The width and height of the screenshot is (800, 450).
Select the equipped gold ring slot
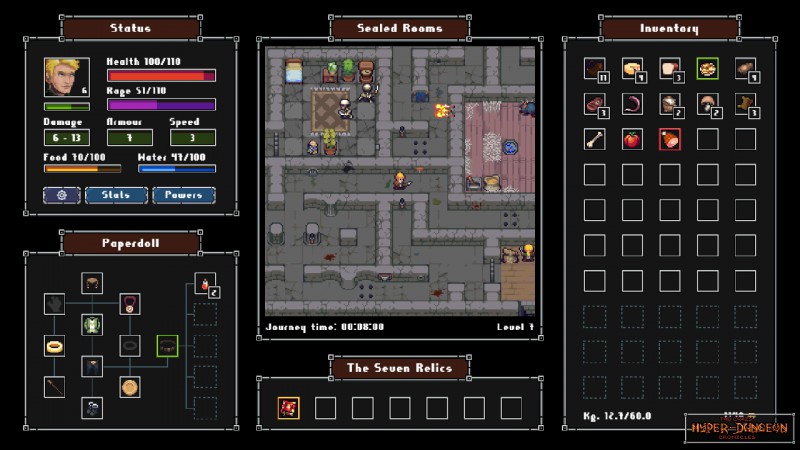click(55, 346)
